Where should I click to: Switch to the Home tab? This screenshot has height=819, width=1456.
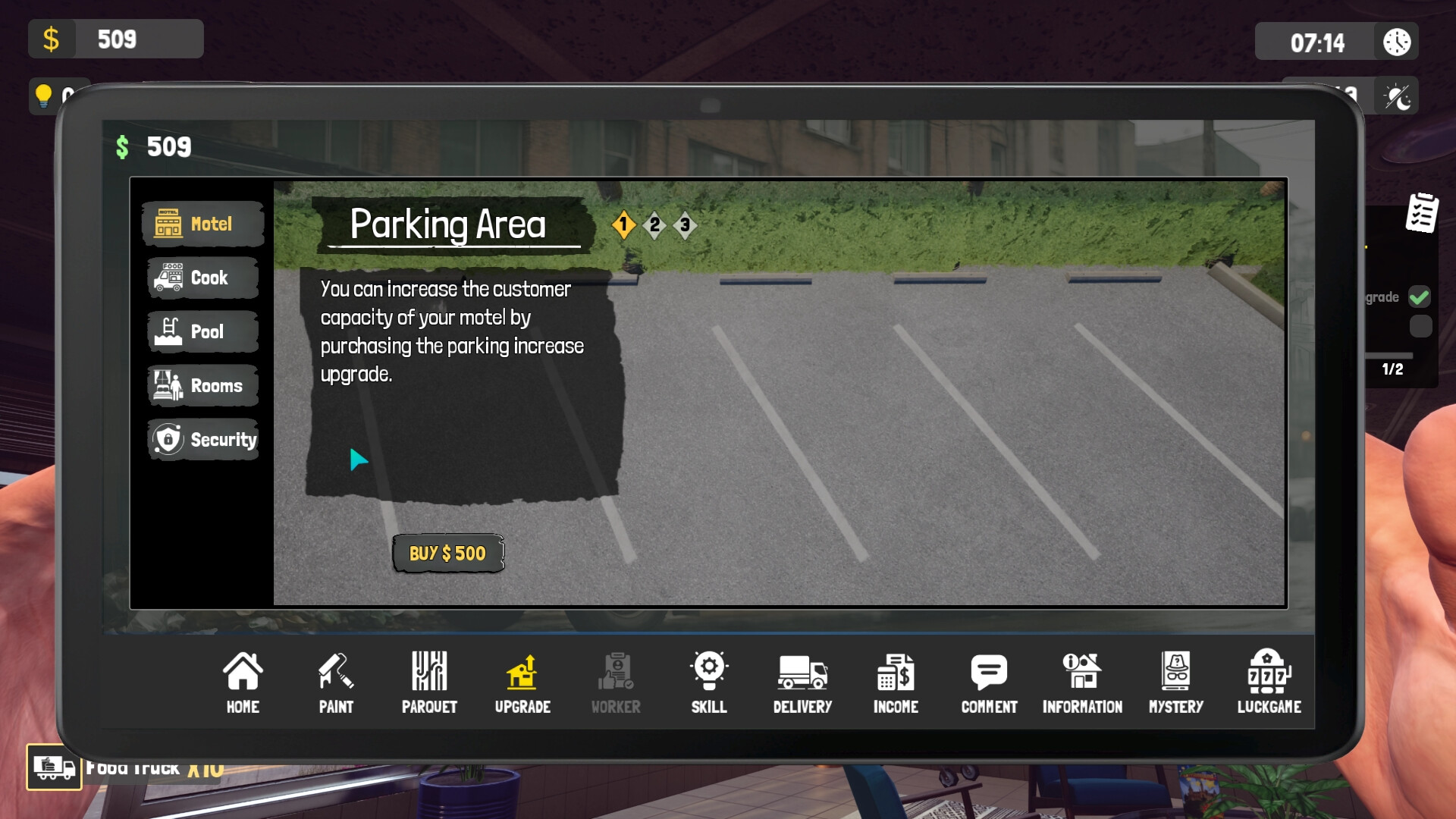click(x=243, y=681)
